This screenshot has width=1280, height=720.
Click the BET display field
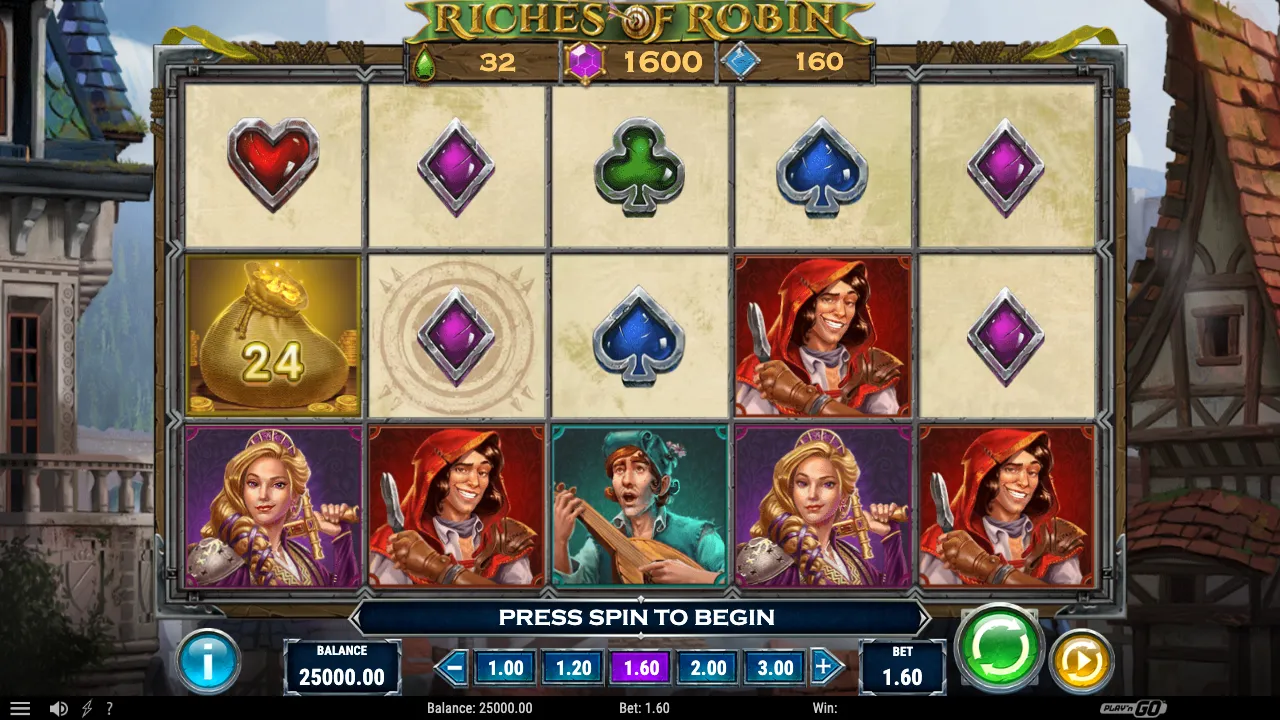tap(902, 667)
